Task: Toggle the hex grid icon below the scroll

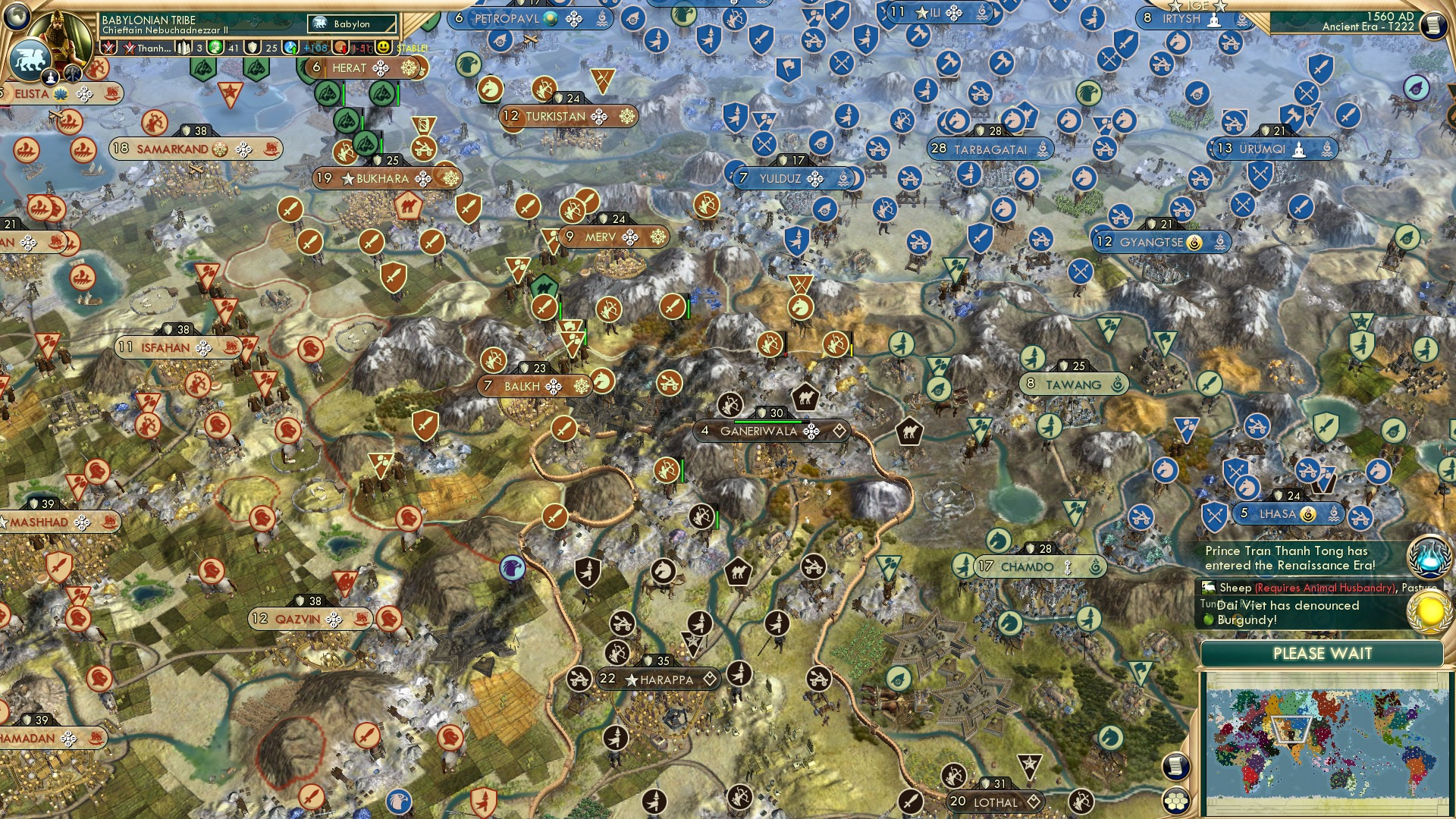Action: 1176,799
